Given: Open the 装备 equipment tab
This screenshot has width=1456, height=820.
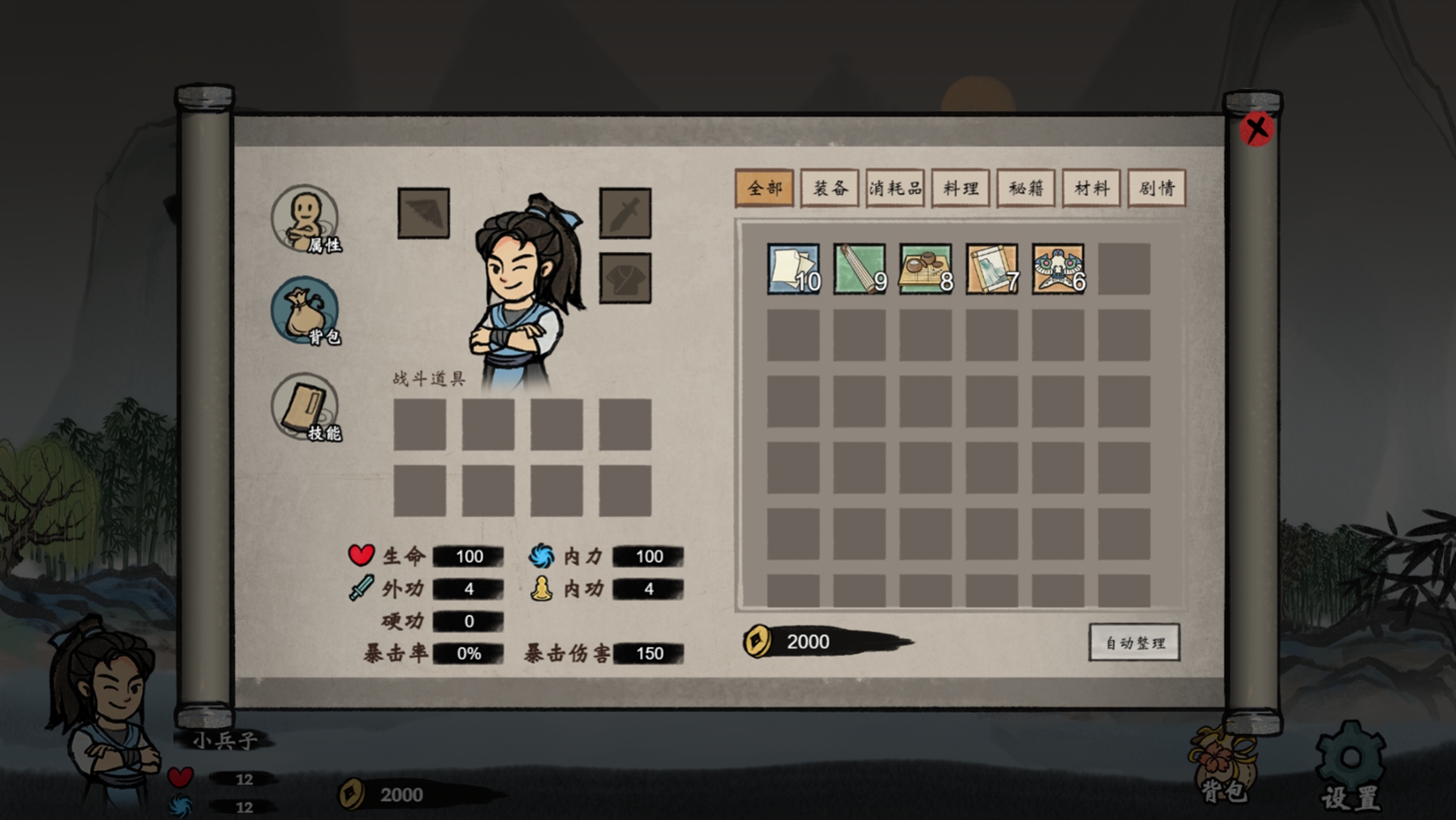Looking at the screenshot, I should click(x=830, y=188).
